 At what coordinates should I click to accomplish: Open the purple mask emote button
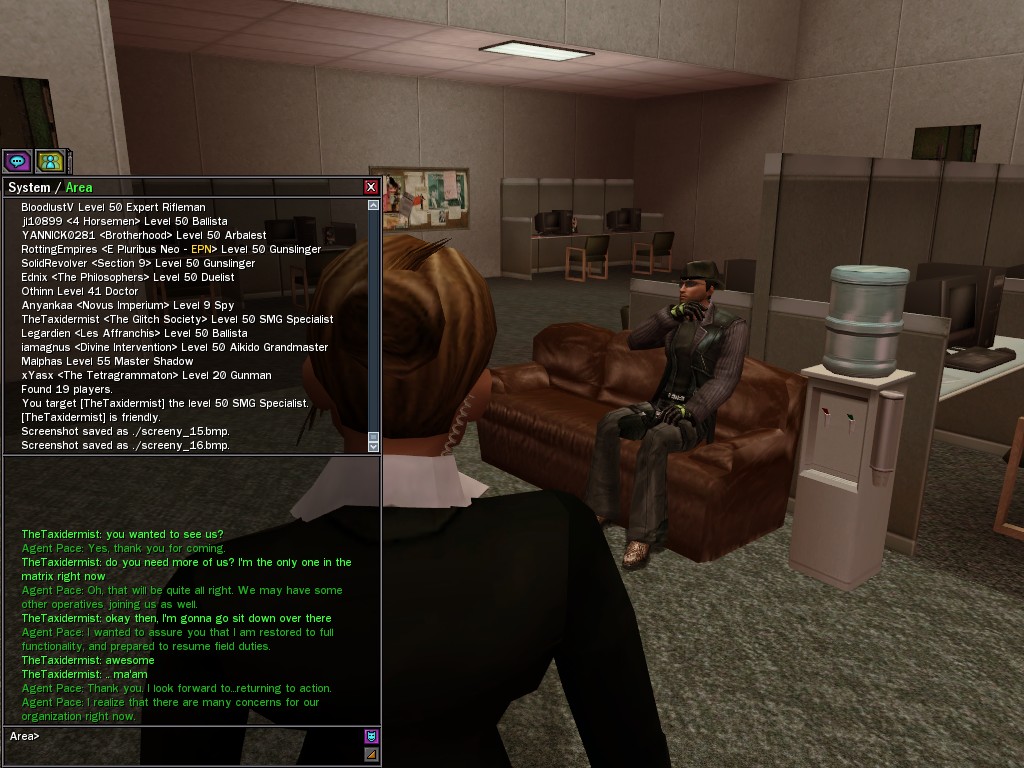pos(371,736)
